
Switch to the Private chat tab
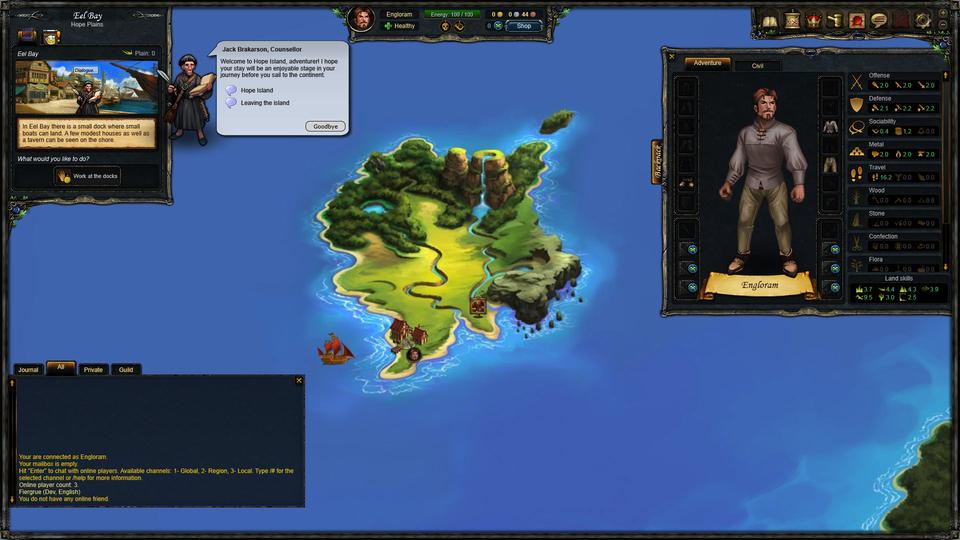pyautogui.click(x=93, y=370)
